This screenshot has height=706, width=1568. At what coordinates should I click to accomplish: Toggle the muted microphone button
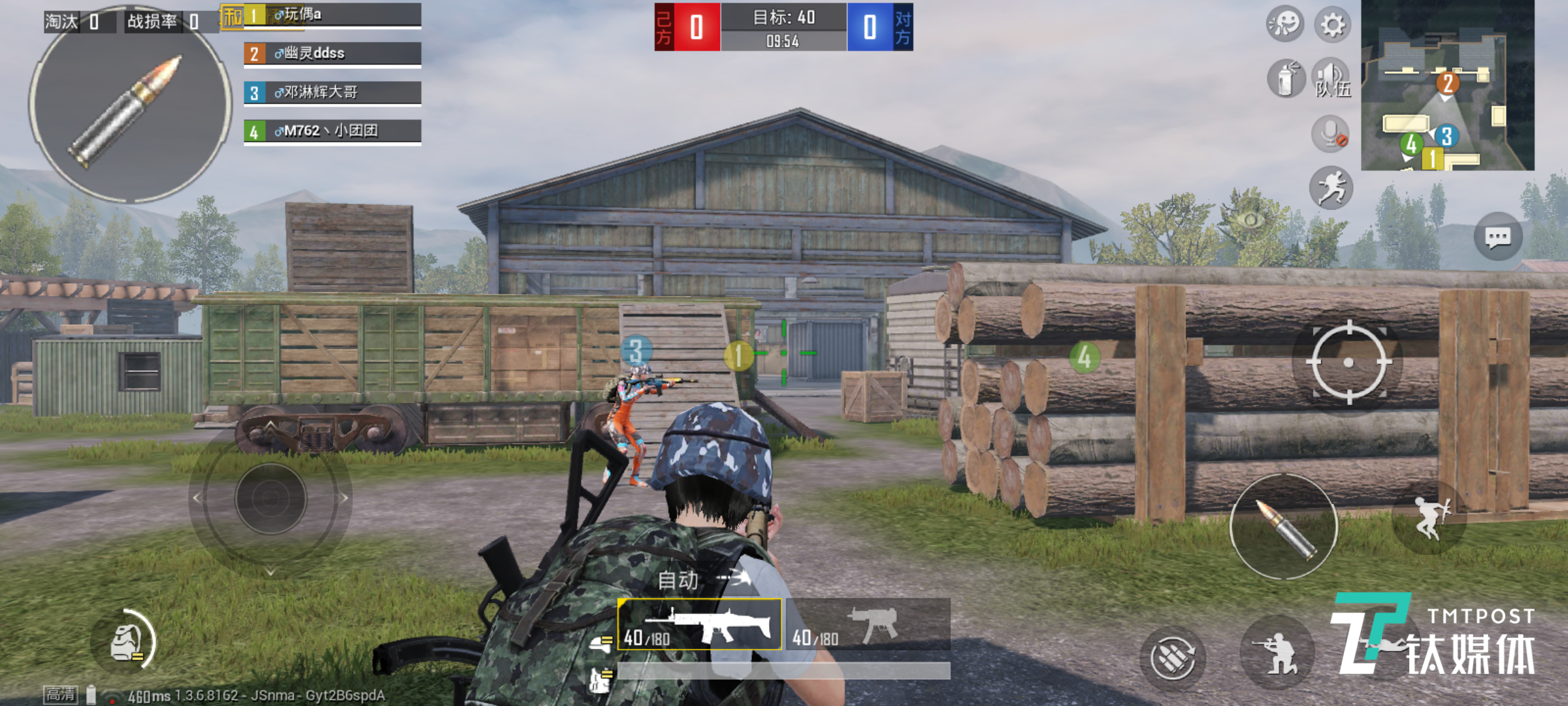coord(1331,134)
